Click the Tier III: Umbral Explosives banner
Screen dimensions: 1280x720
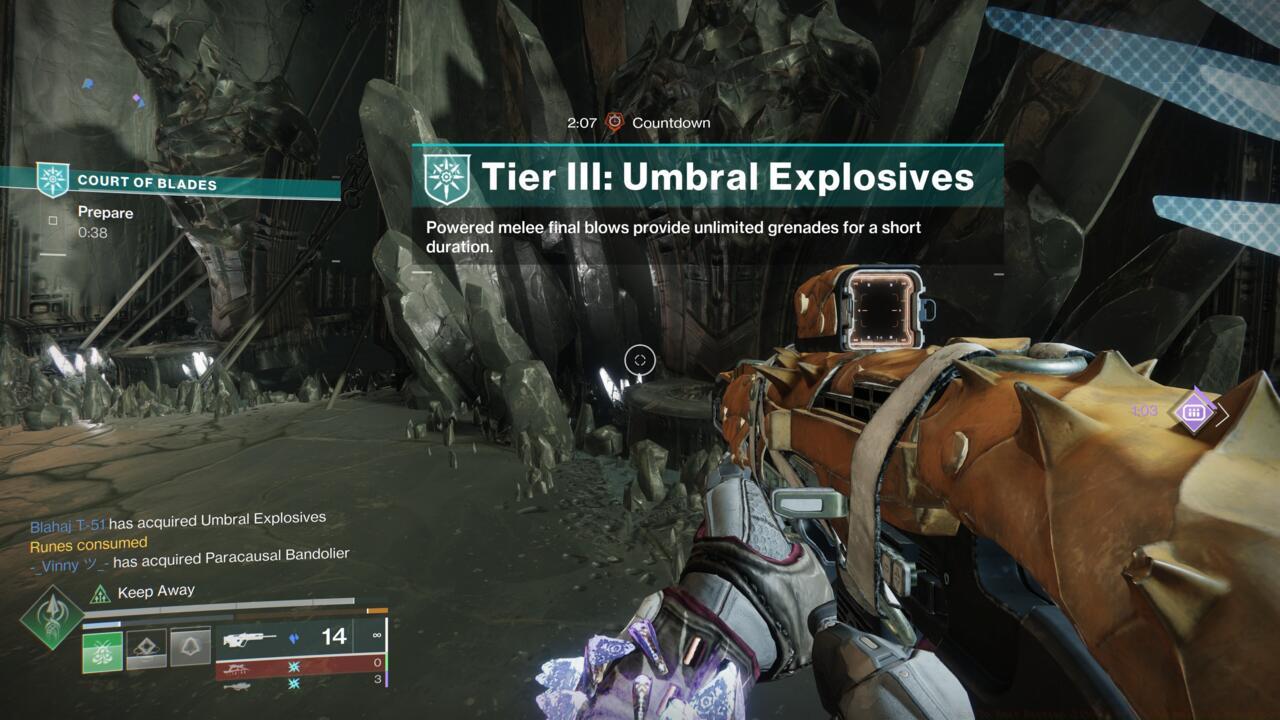(x=707, y=177)
